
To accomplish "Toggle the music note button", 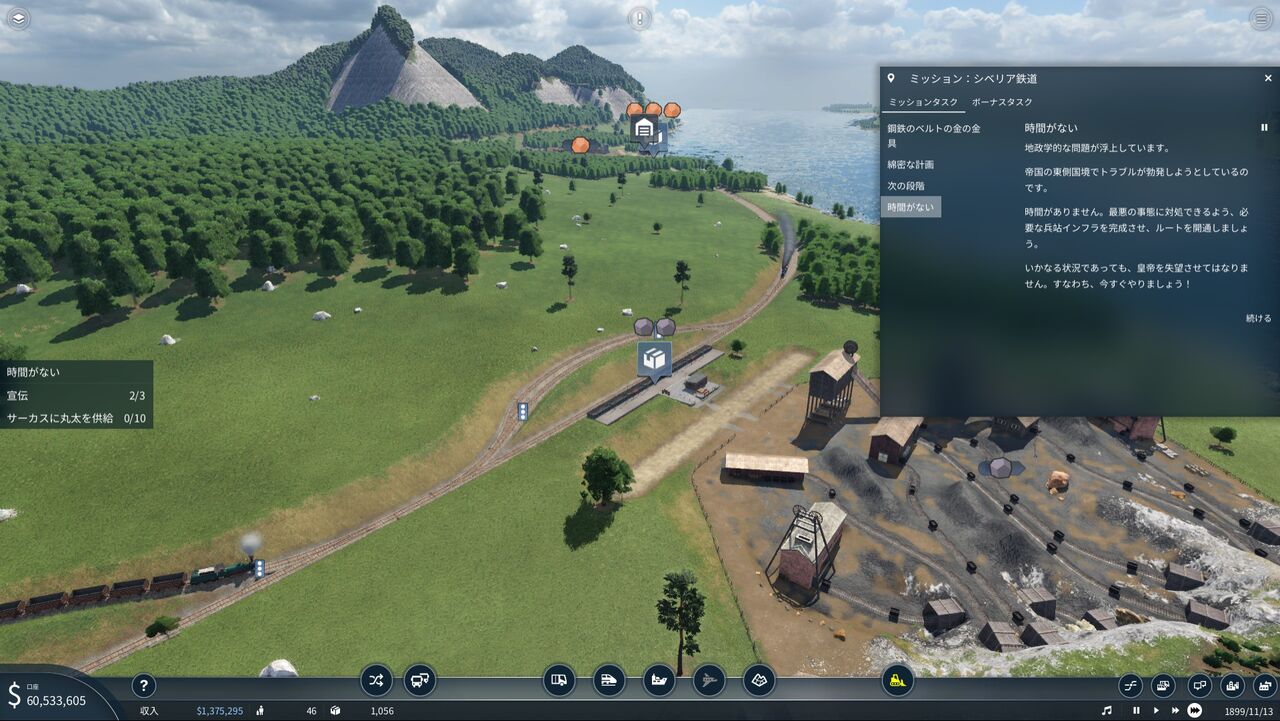I will point(1107,711).
